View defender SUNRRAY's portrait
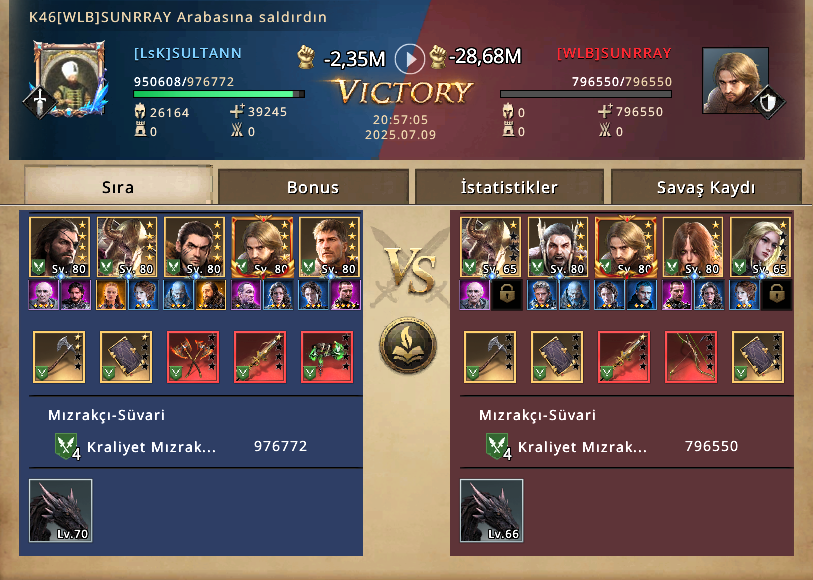This screenshot has width=813, height=580. coord(735,80)
